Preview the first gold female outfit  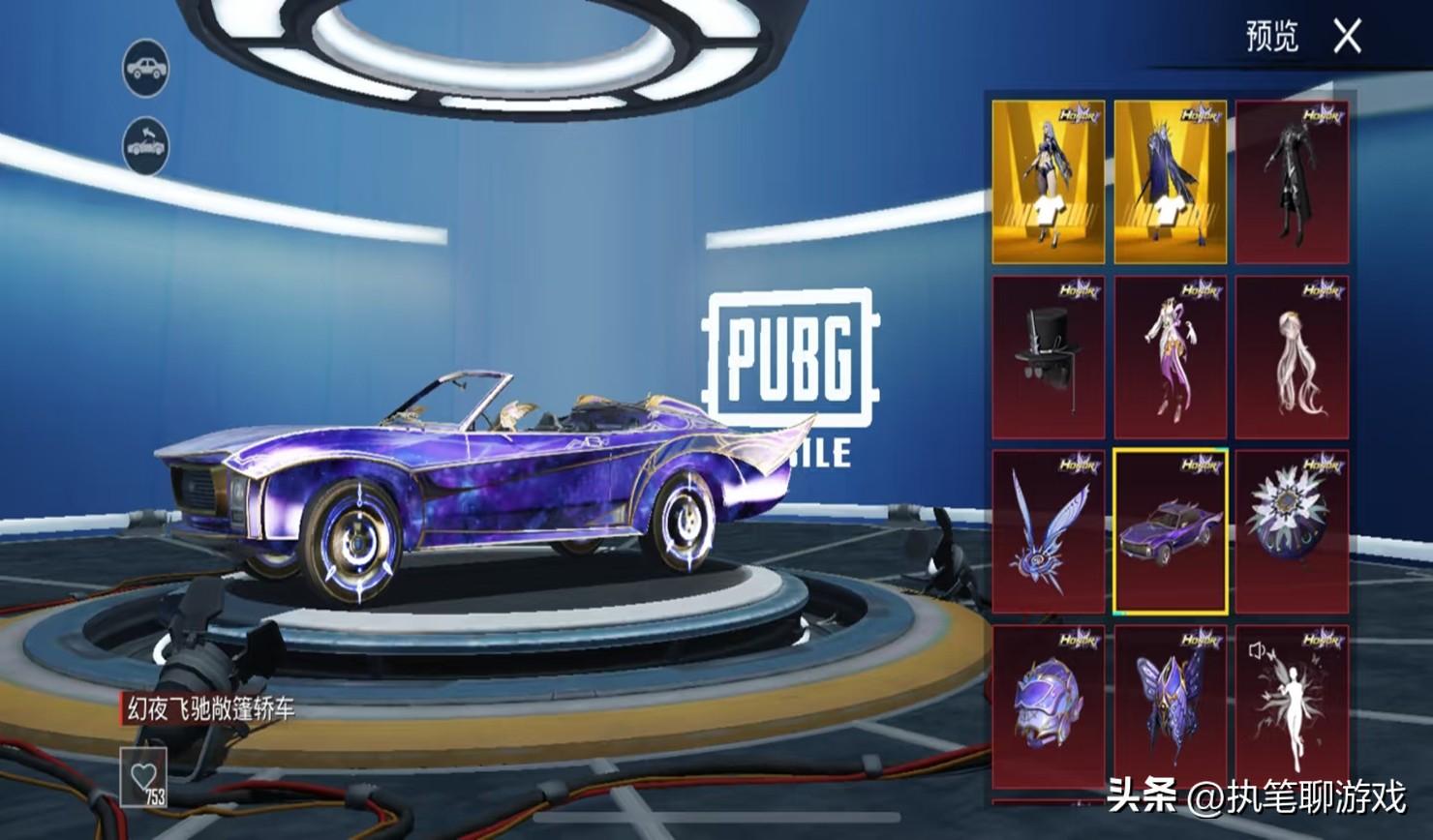click(x=1048, y=182)
